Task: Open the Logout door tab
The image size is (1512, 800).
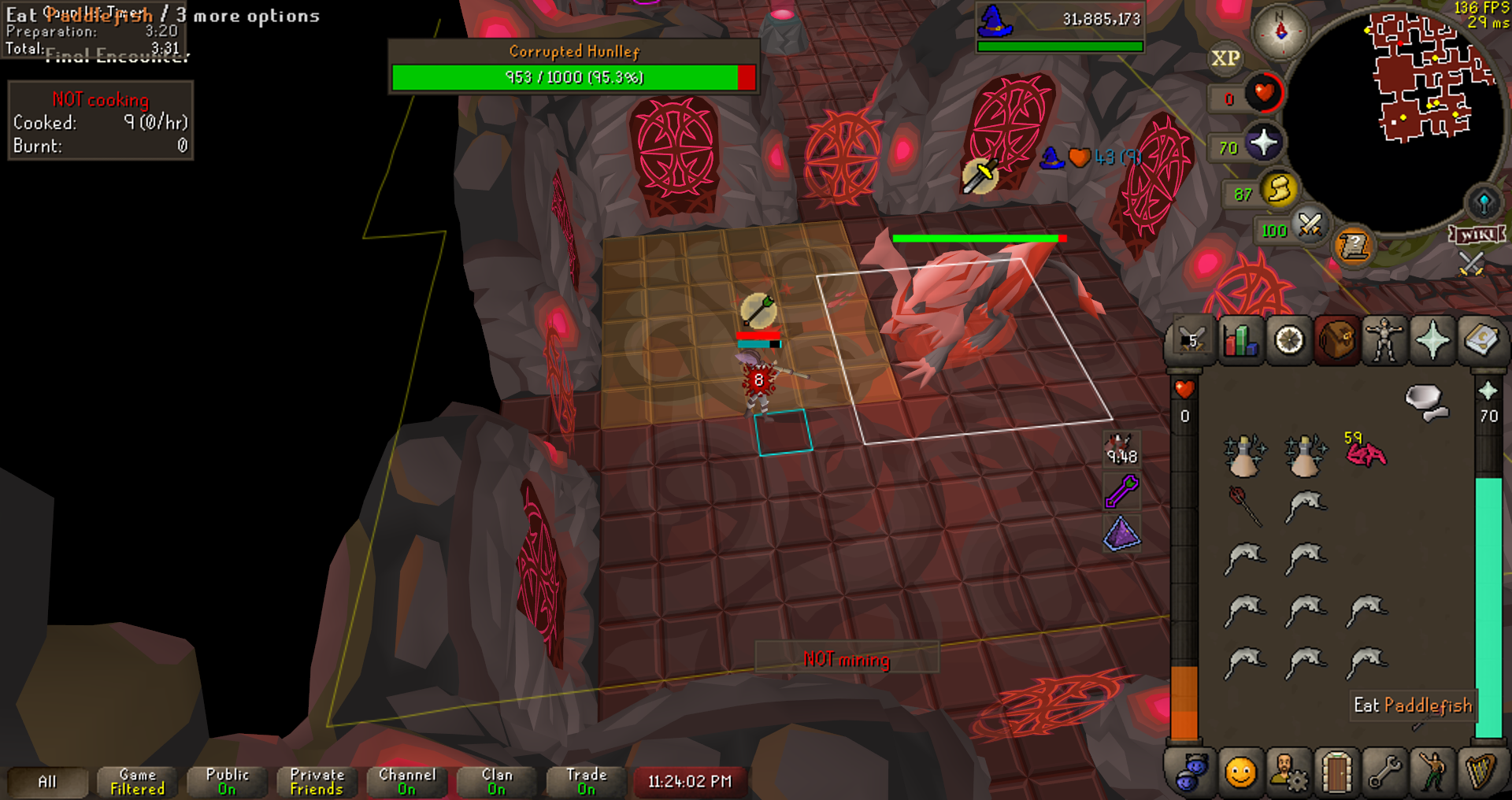Action: 1336,773
